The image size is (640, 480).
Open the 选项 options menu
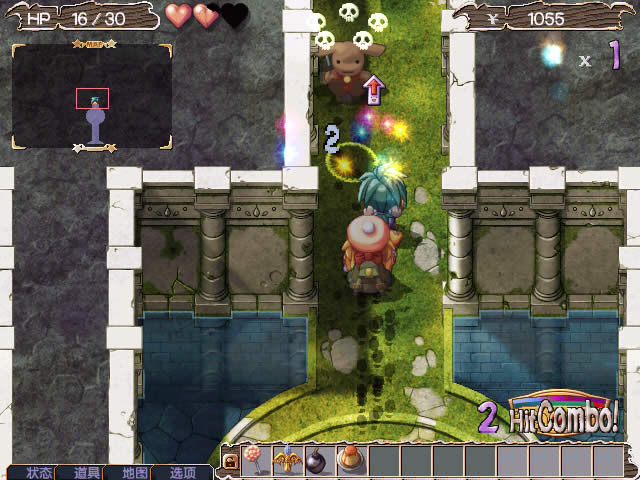click(x=183, y=472)
